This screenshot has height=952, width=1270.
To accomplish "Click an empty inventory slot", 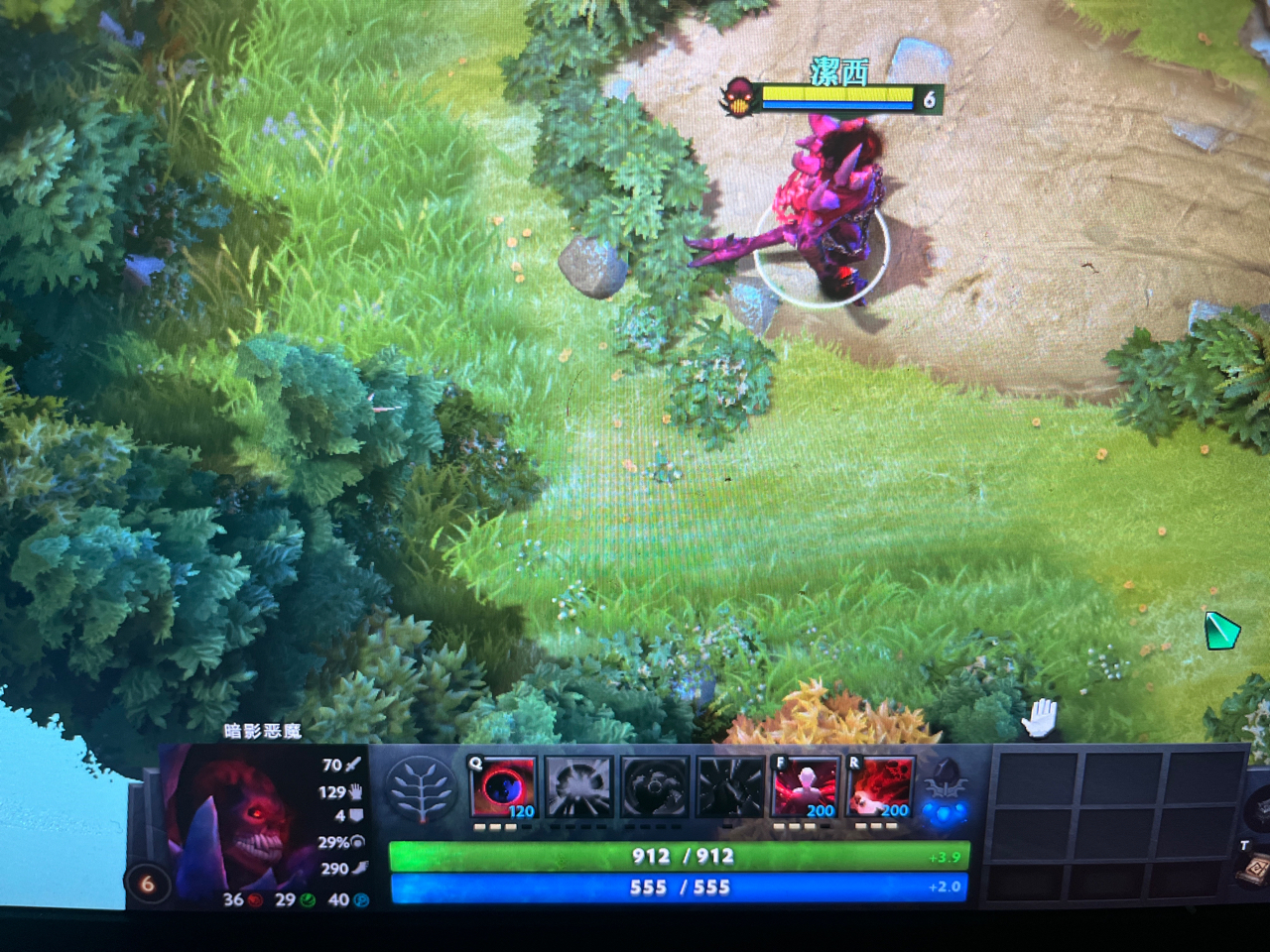I will pyautogui.click(x=1037, y=777).
